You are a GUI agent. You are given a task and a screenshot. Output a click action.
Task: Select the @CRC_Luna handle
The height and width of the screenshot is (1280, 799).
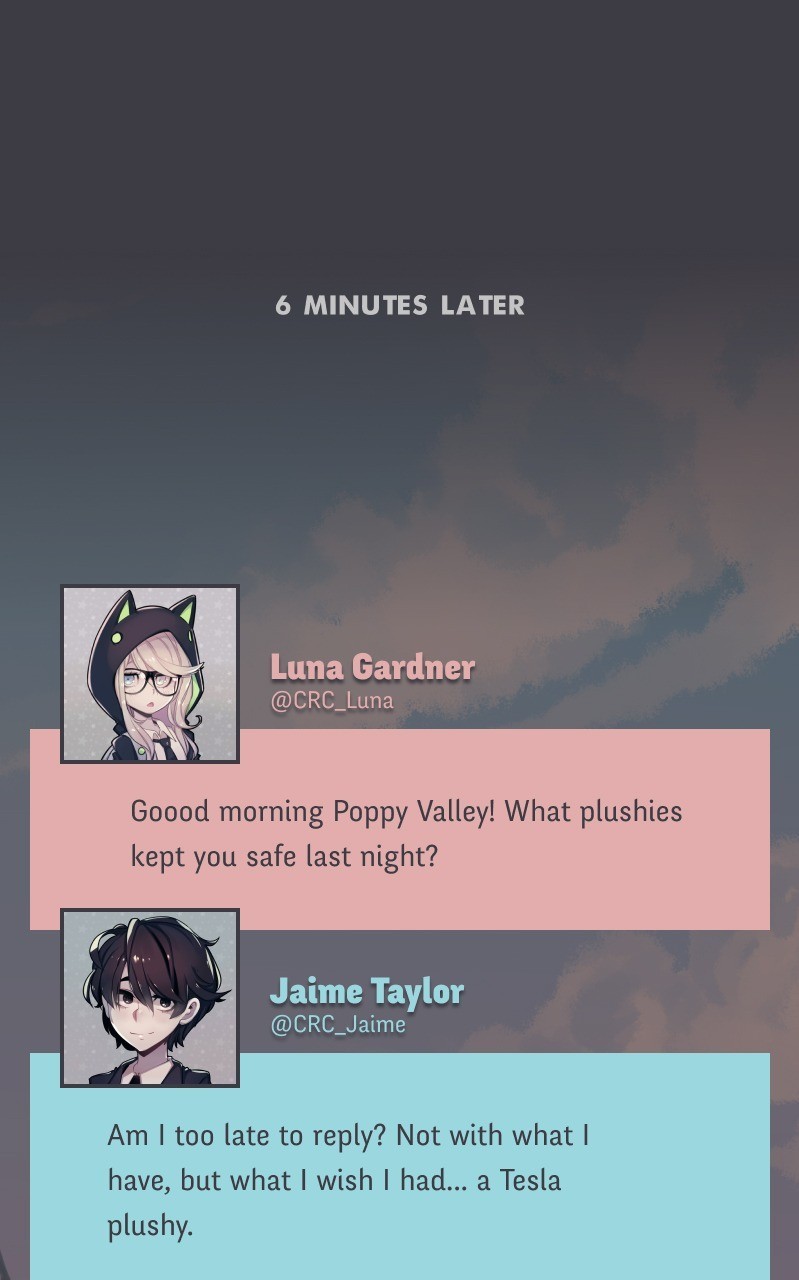(332, 701)
